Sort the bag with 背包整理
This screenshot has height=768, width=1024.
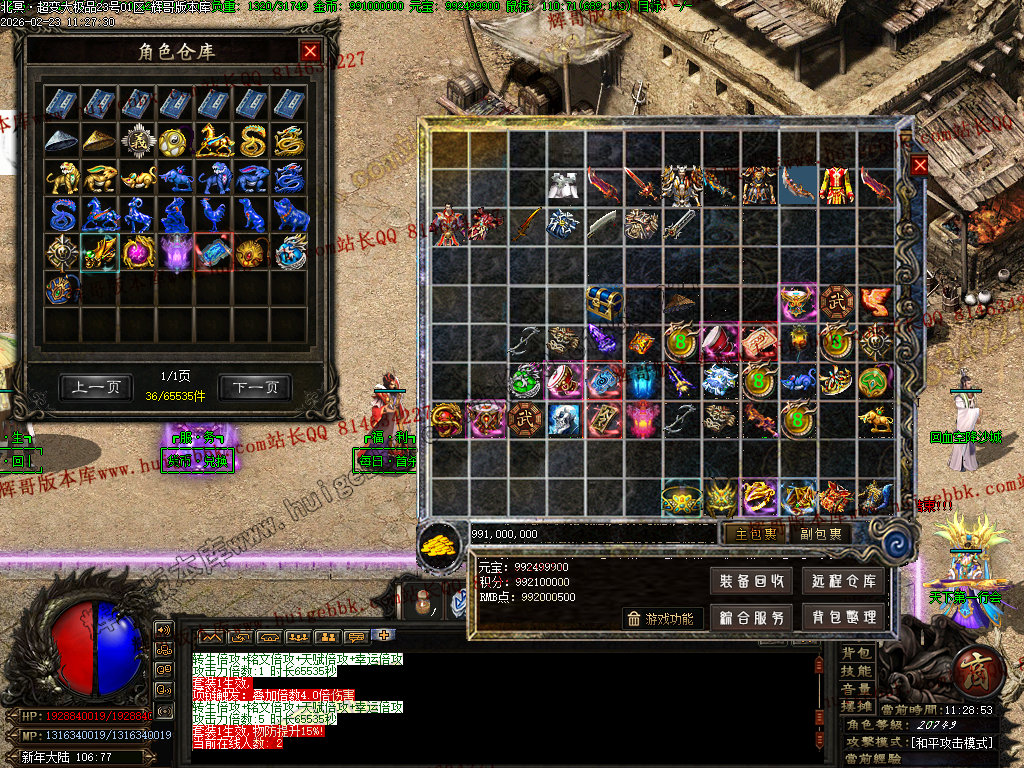point(843,617)
